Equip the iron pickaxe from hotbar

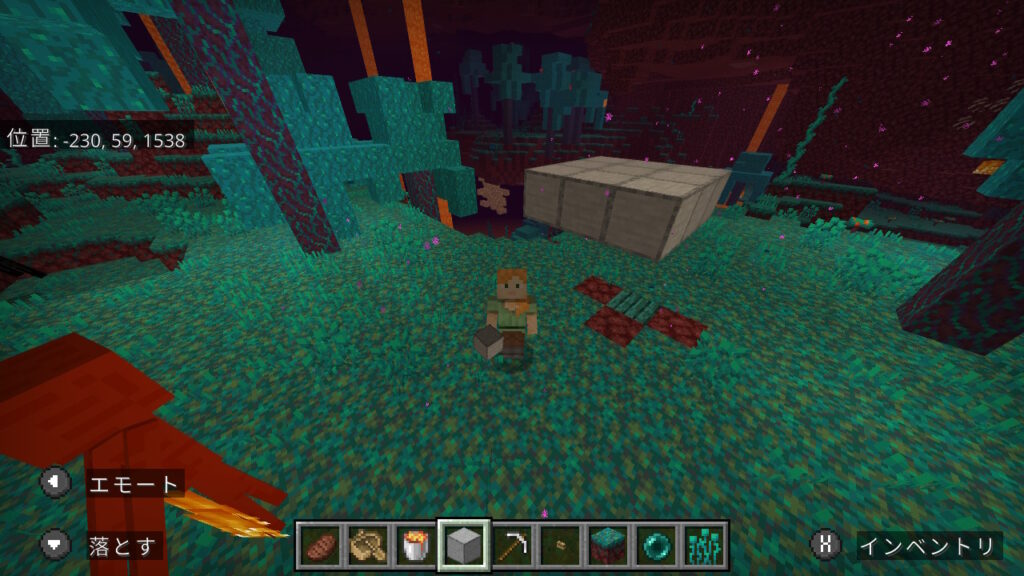click(x=512, y=546)
